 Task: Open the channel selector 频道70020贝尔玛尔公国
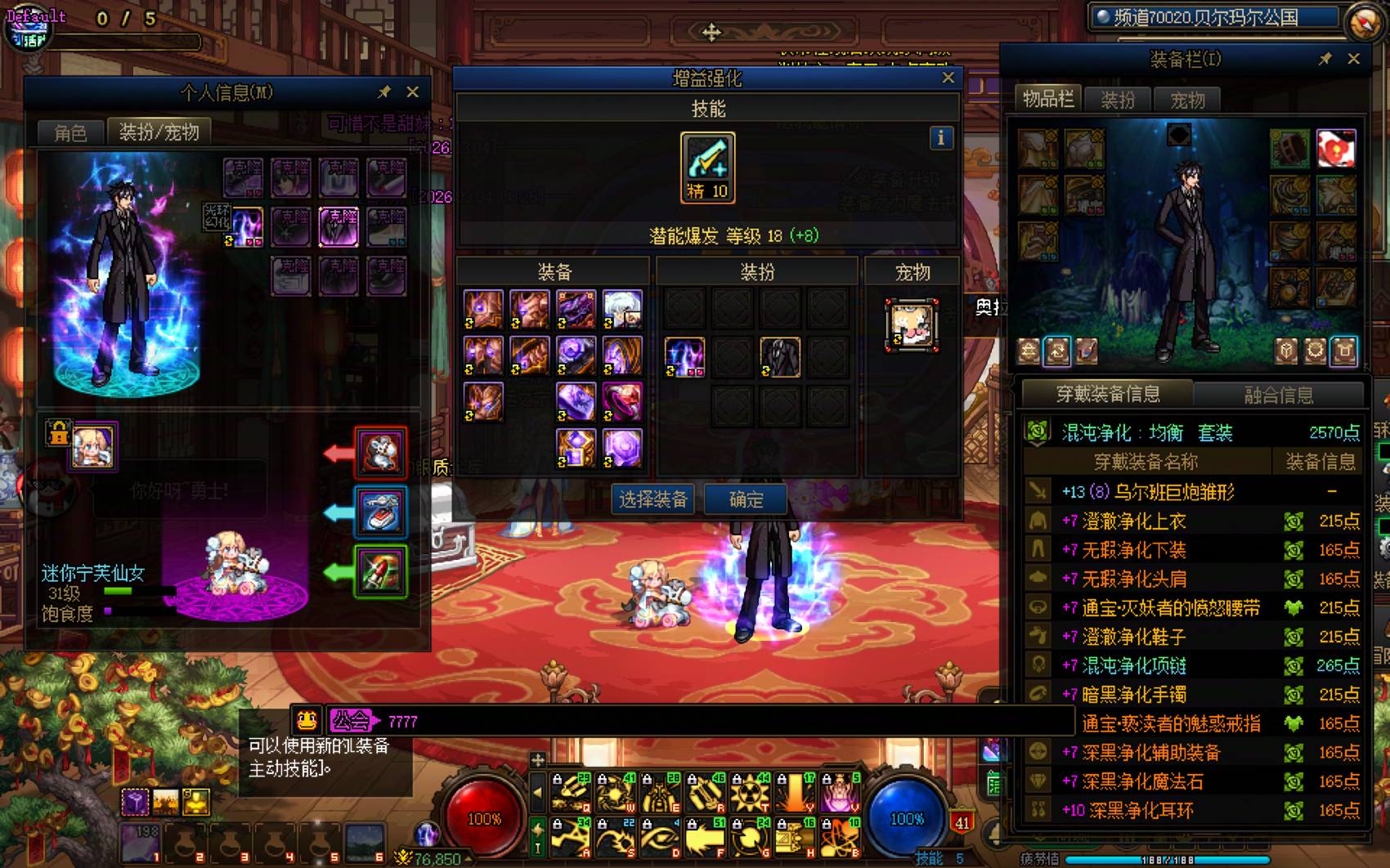pos(1213,18)
